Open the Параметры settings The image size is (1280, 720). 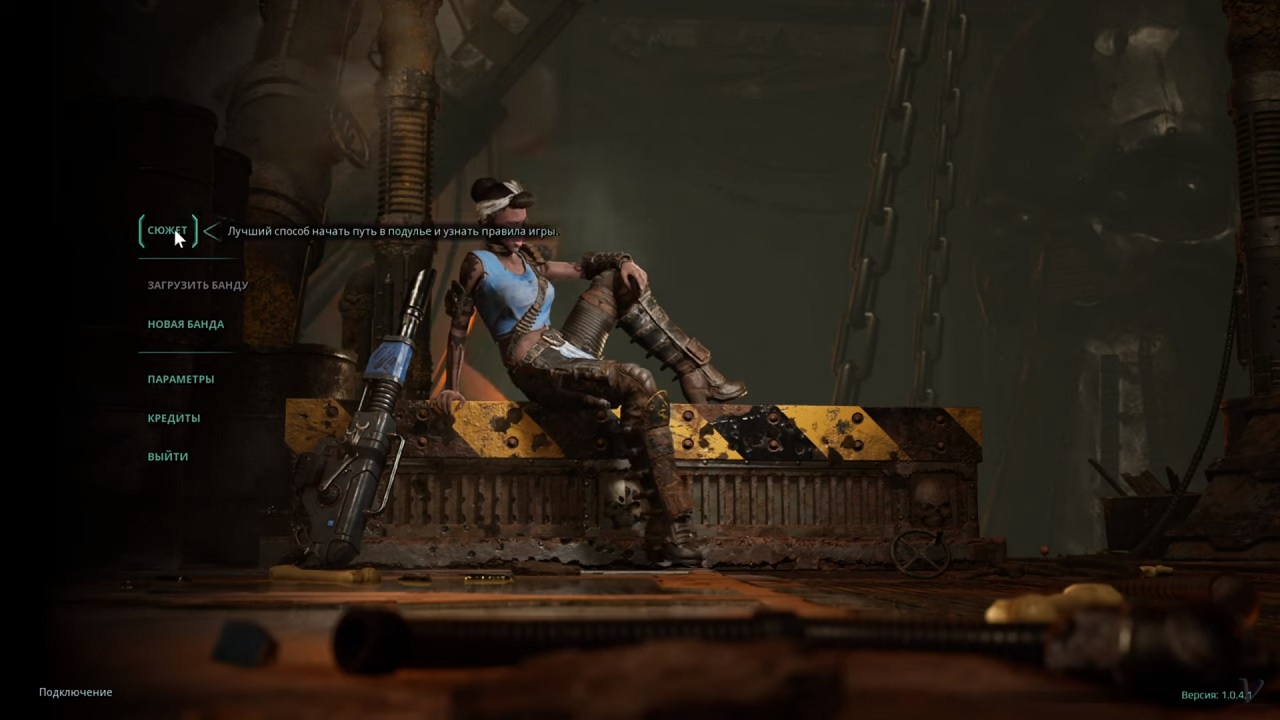pos(180,379)
